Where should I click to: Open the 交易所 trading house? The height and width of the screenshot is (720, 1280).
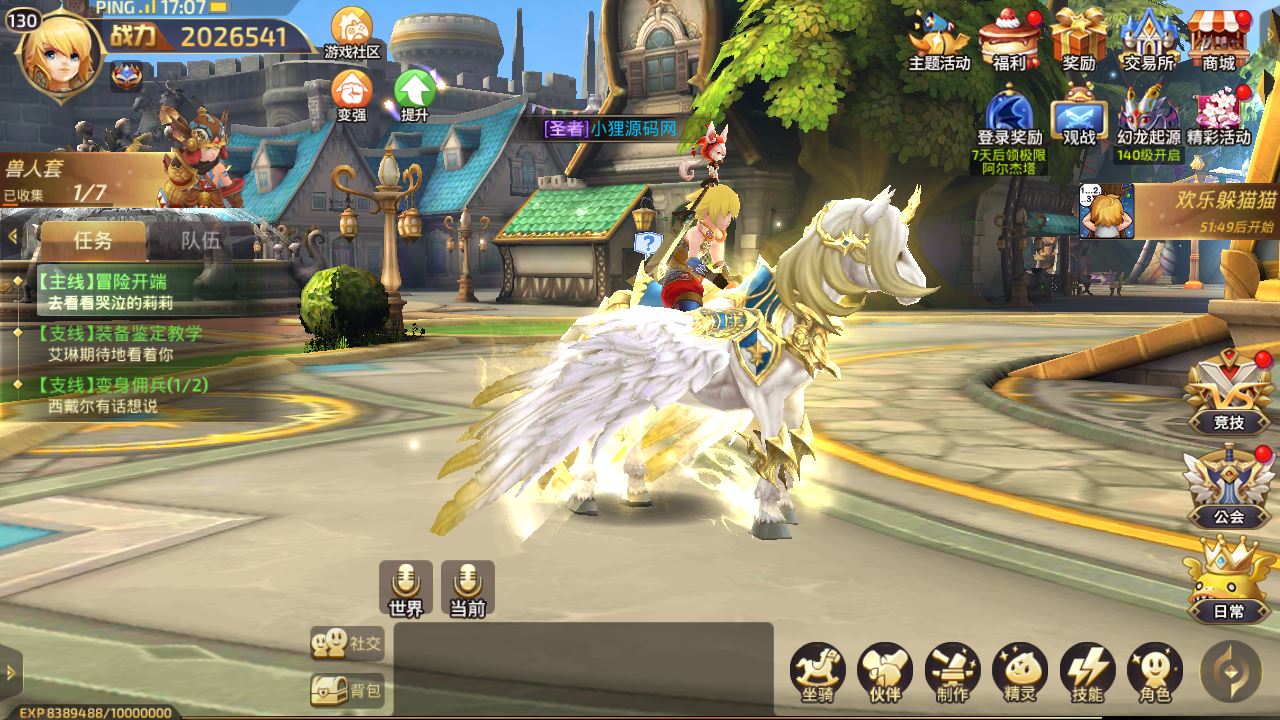click(1148, 38)
